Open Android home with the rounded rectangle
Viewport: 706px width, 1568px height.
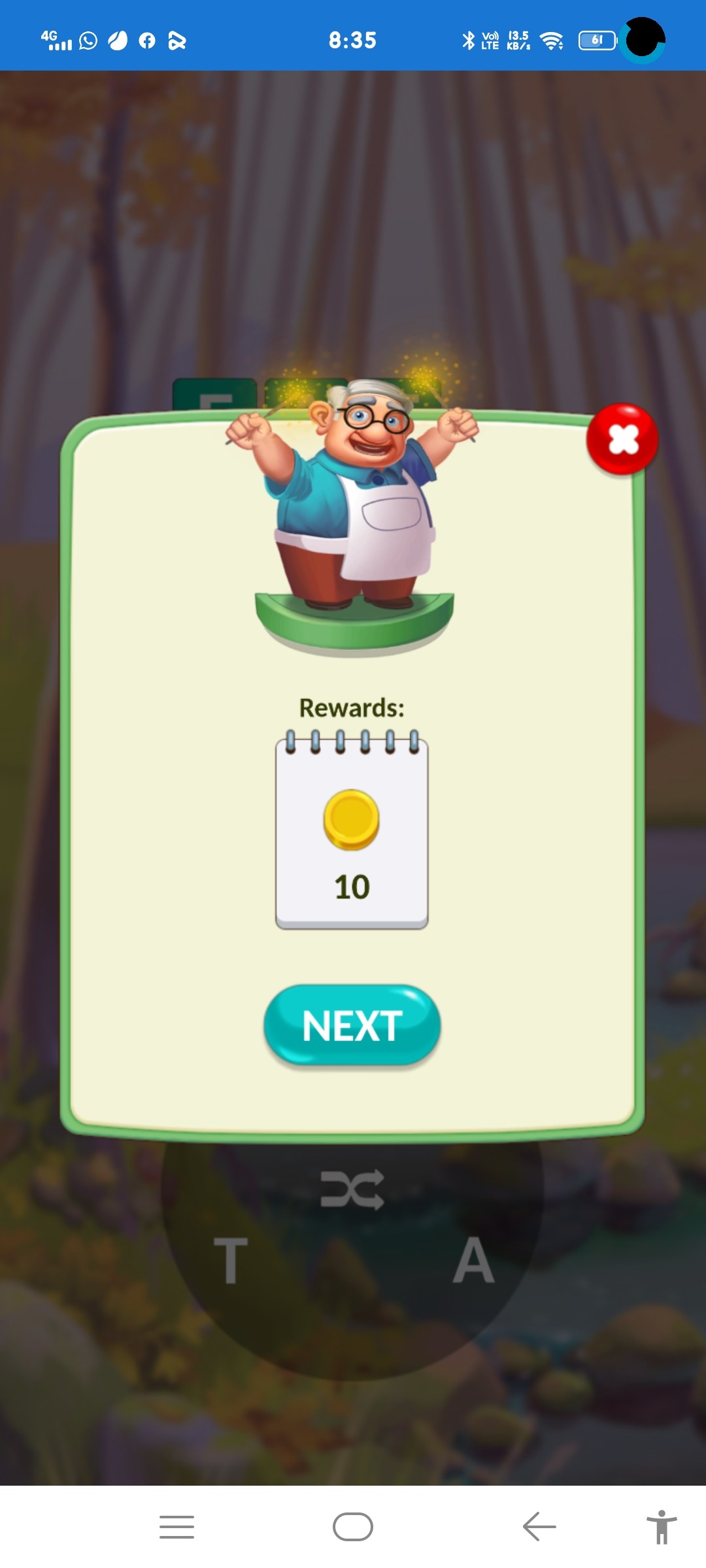[353, 1527]
